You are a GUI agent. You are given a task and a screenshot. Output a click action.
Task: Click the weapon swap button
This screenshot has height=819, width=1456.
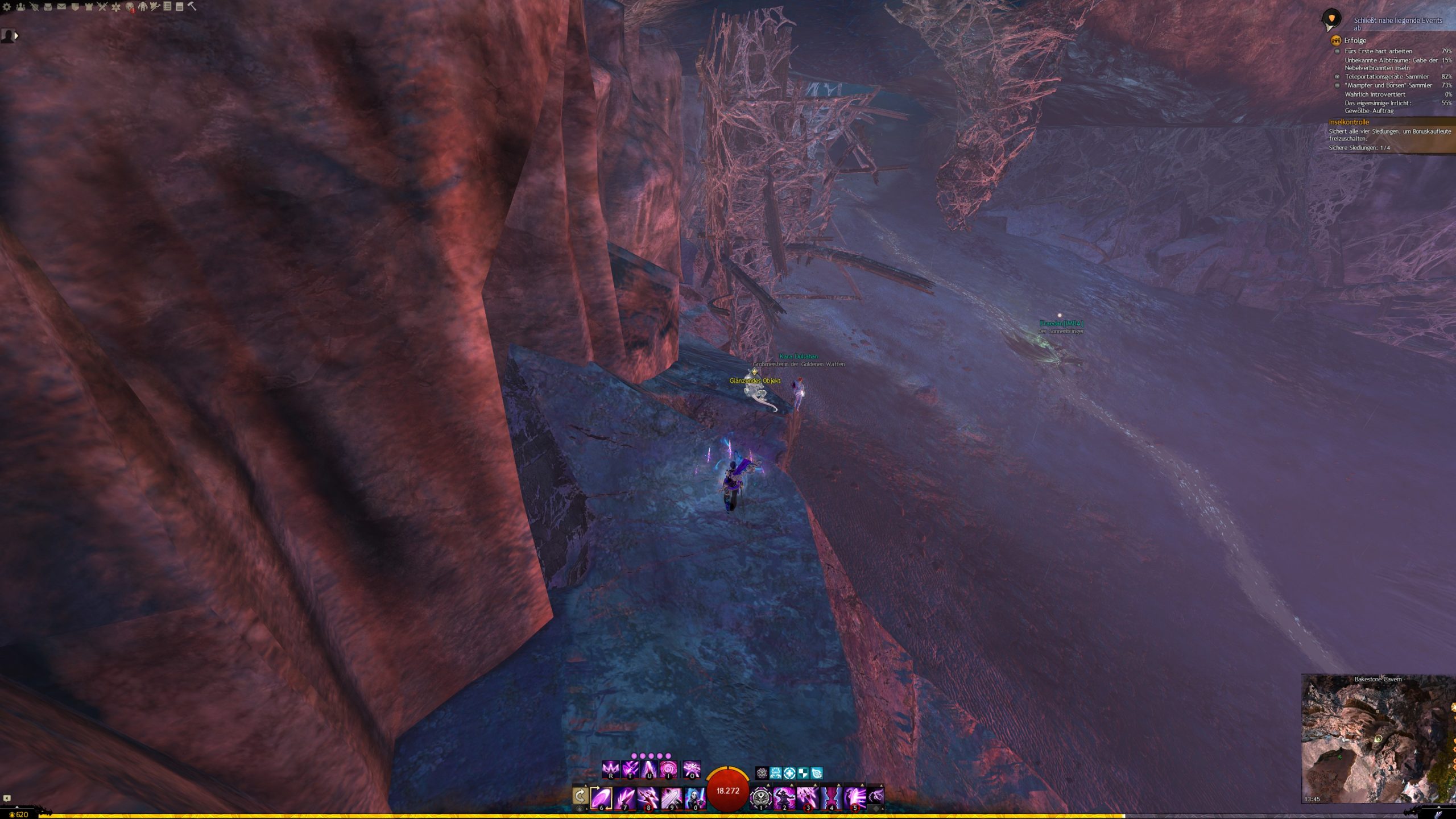pyautogui.click(x=580, y=796)
